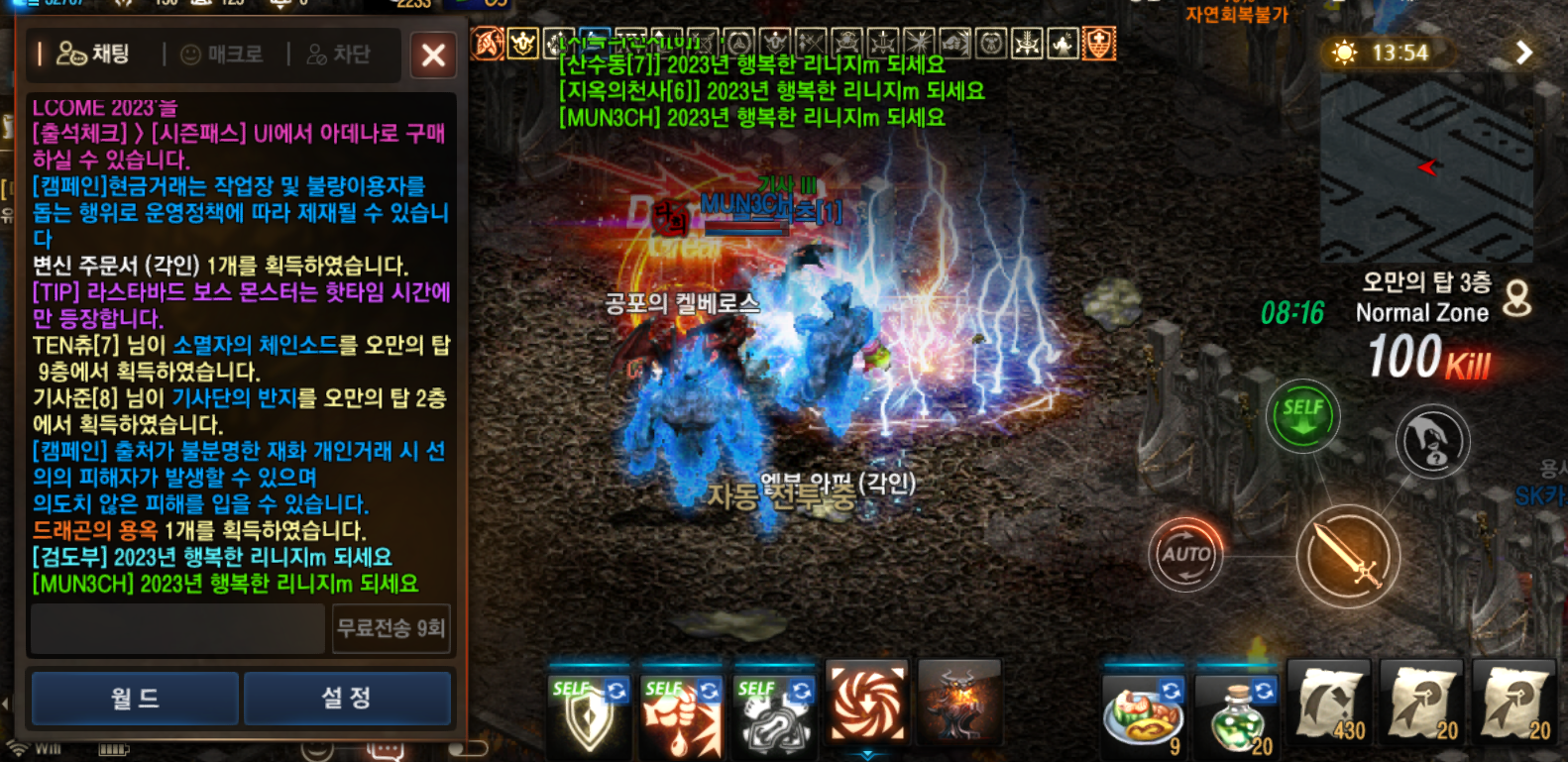
Task: Switch to the 차단 block tab
Action: point(338,54)
